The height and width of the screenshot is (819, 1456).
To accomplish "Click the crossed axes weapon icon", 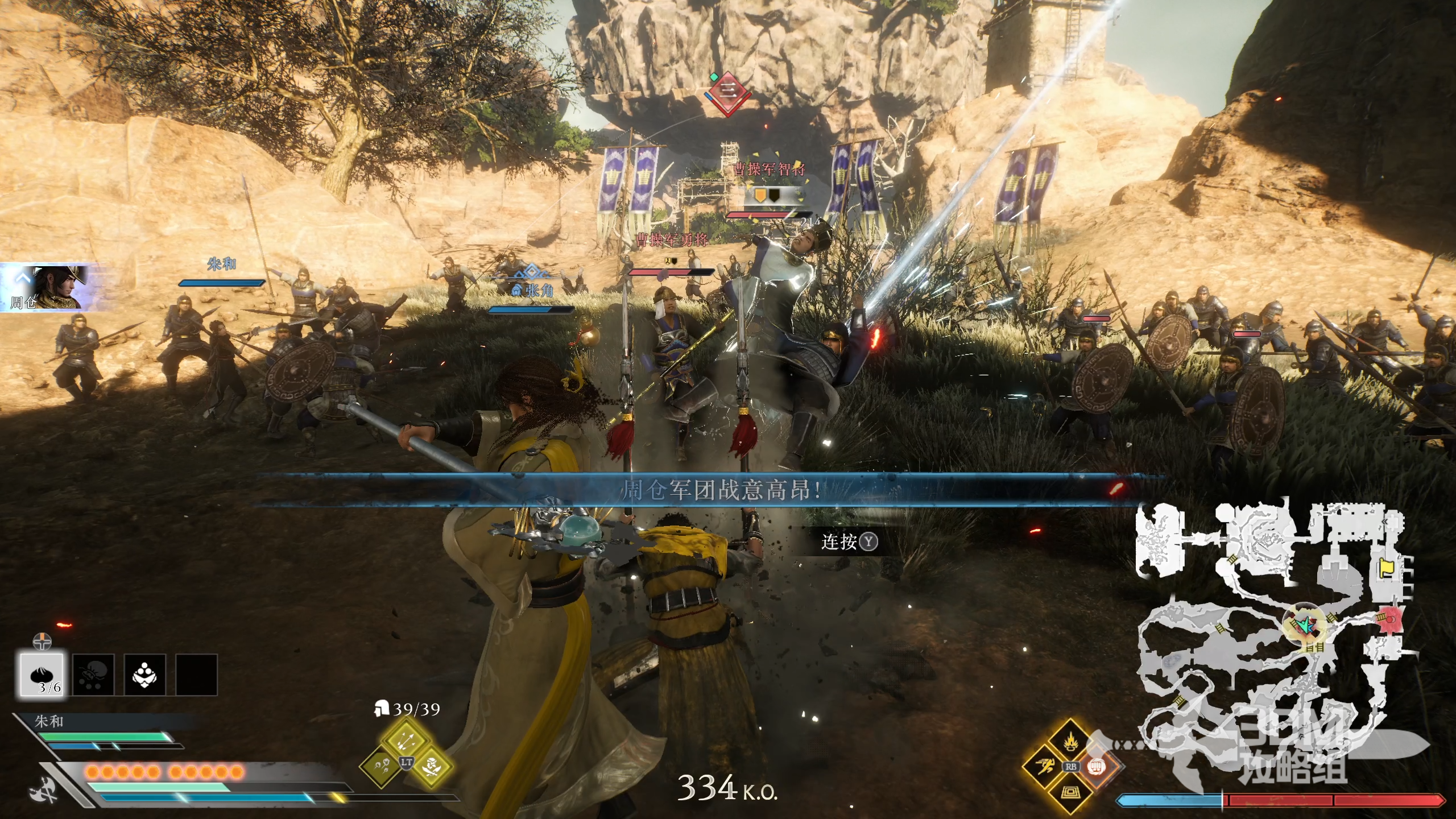I will click(44, 791).
